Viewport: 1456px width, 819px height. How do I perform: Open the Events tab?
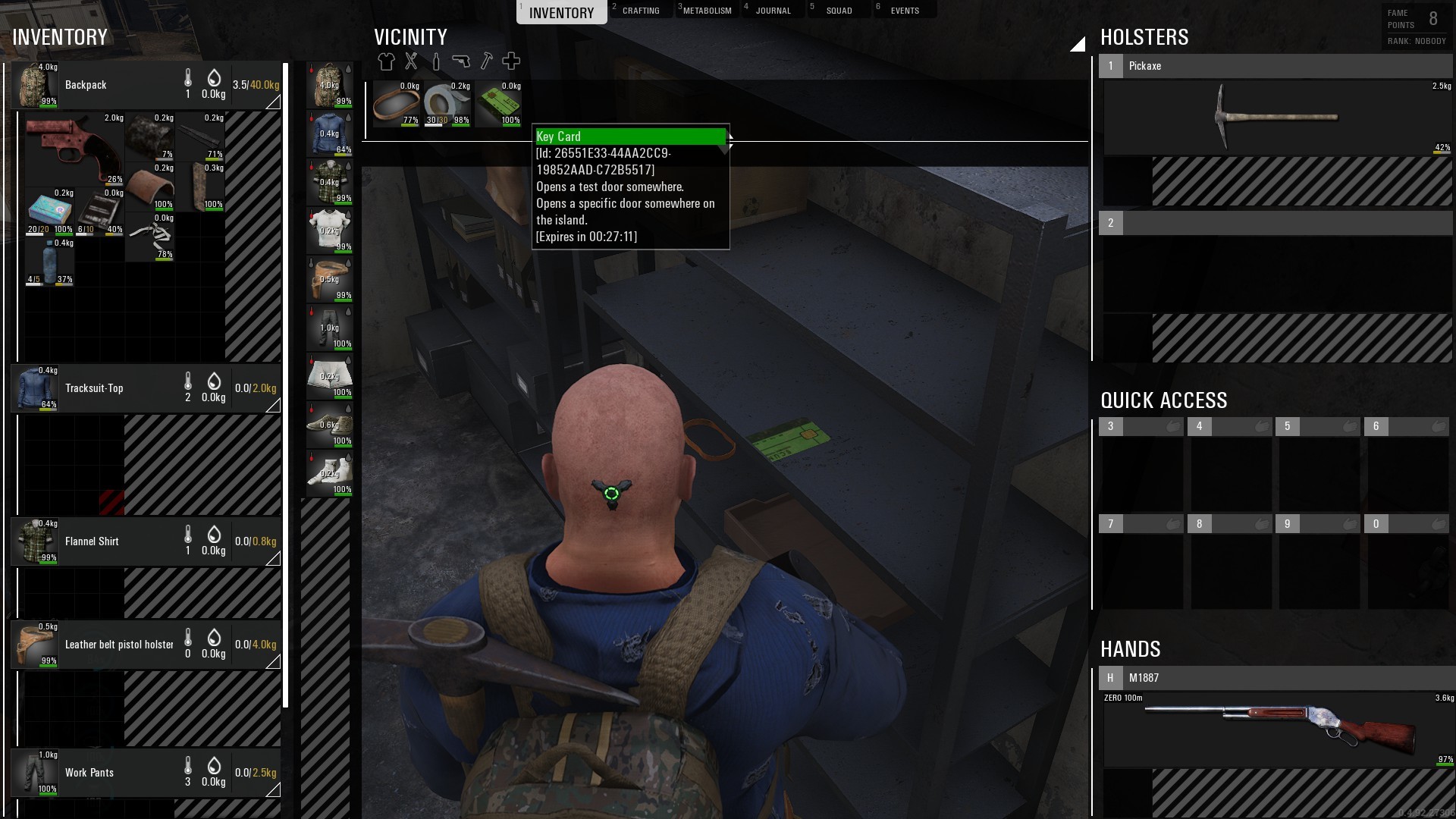click(904, 11)
